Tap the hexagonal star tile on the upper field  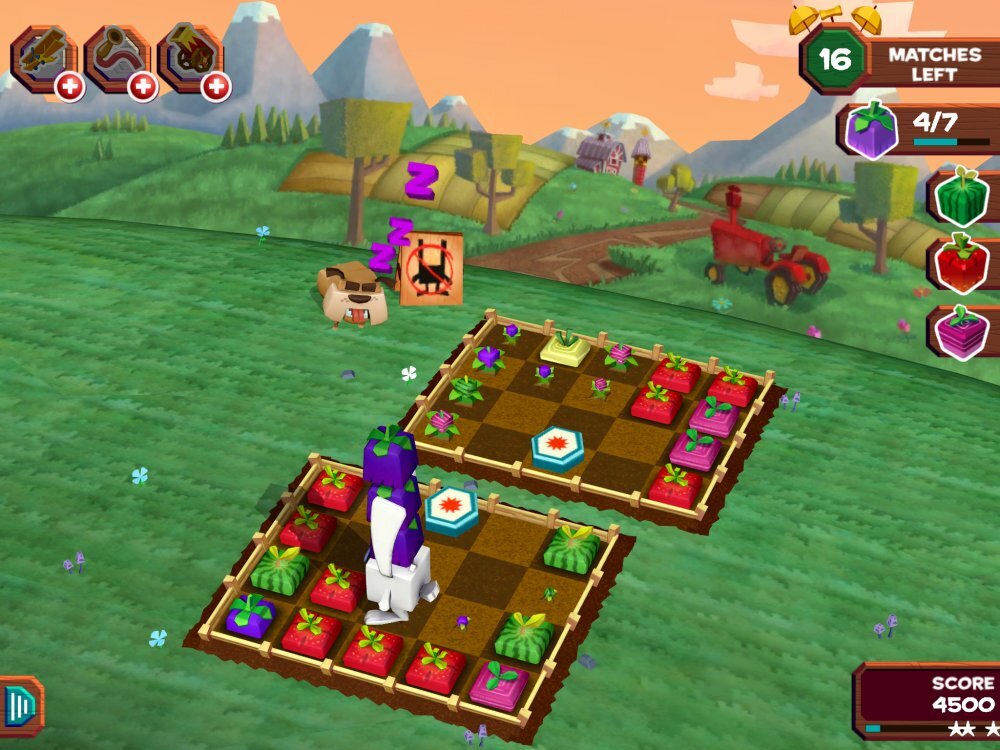point(557,448)
